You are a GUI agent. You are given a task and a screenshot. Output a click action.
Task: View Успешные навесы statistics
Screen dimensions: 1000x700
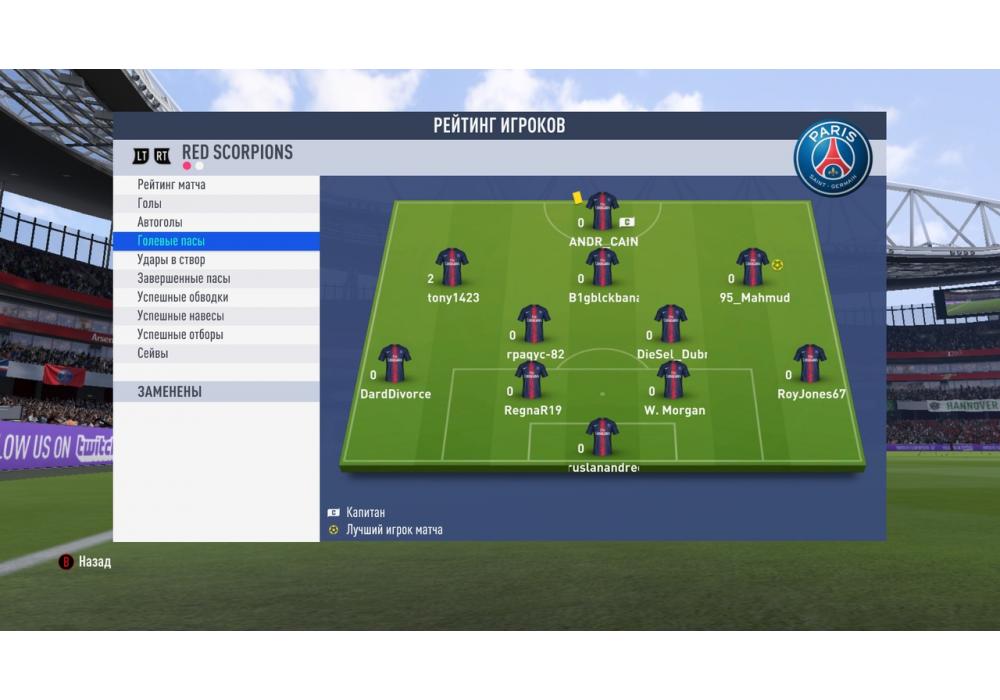[216, 316]
